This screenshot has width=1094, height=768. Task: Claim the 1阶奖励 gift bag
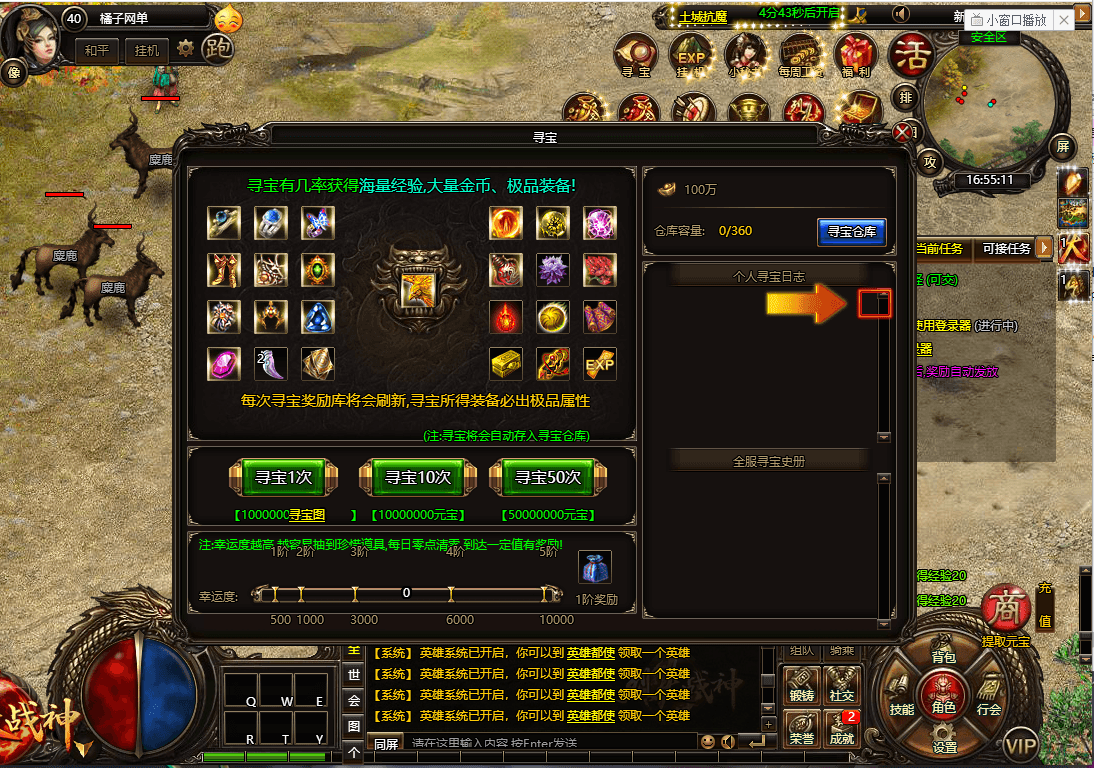coord(596,569)
